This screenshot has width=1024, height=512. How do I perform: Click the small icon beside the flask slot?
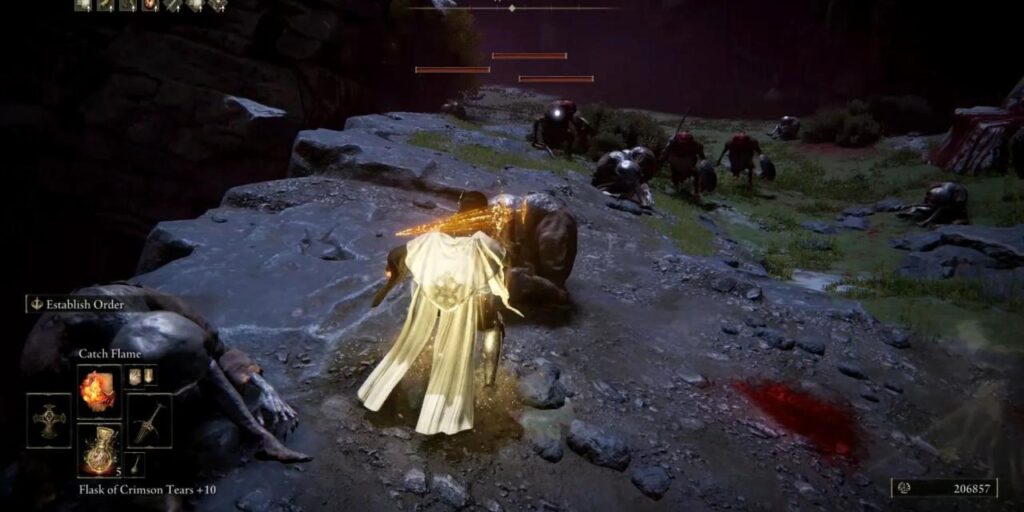point(134,464)
